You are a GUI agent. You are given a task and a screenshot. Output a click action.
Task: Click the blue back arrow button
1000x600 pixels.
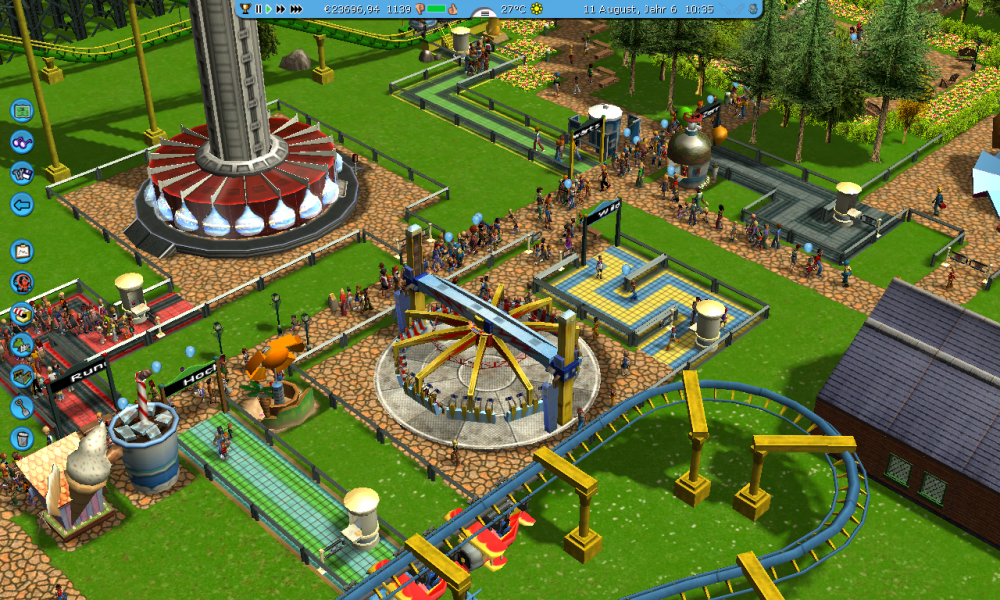pyautogui.click(x=22, y=205)
